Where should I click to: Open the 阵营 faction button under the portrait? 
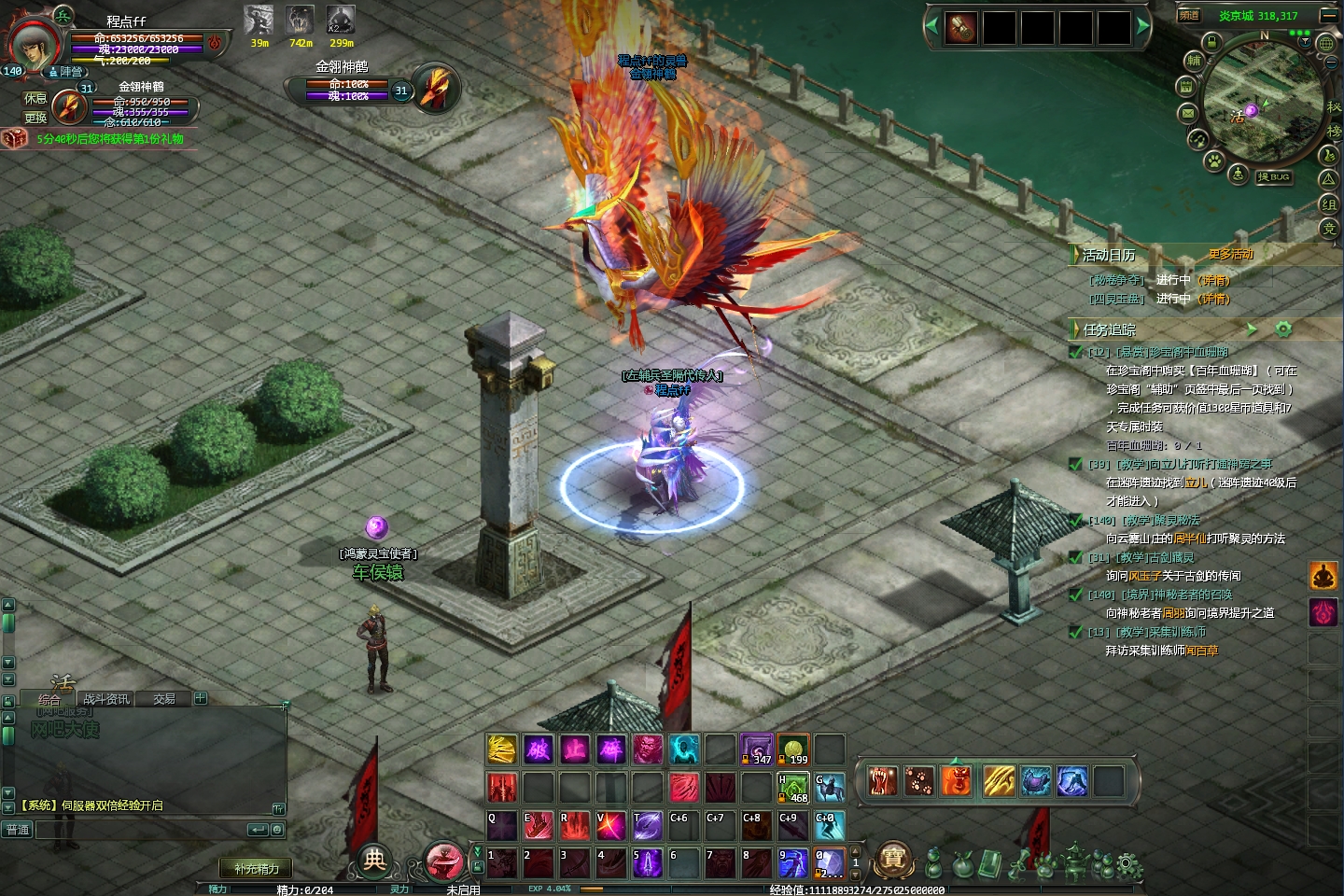click(65, 72)
